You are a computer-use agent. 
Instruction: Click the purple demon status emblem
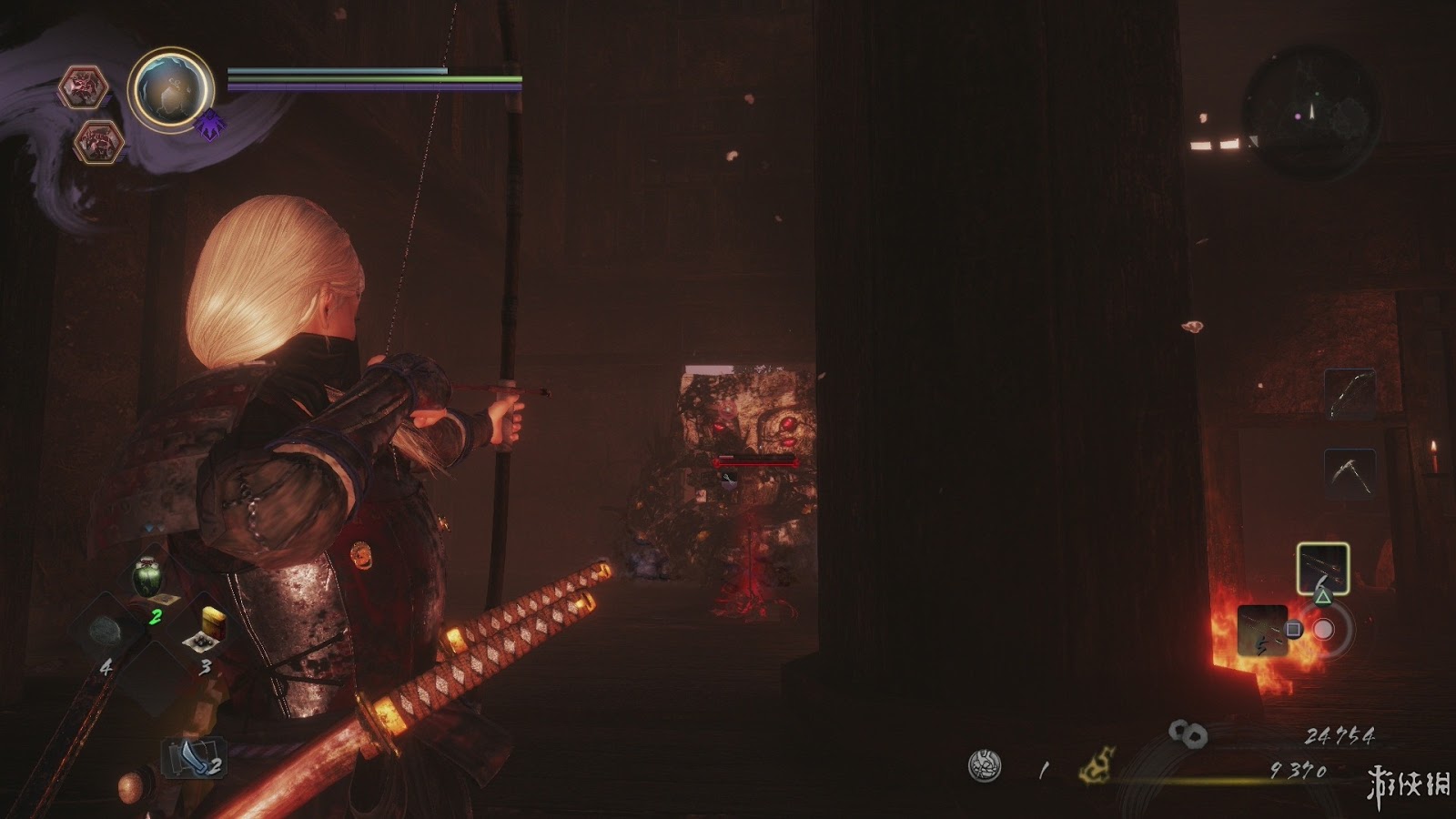(x=210, y=125)
